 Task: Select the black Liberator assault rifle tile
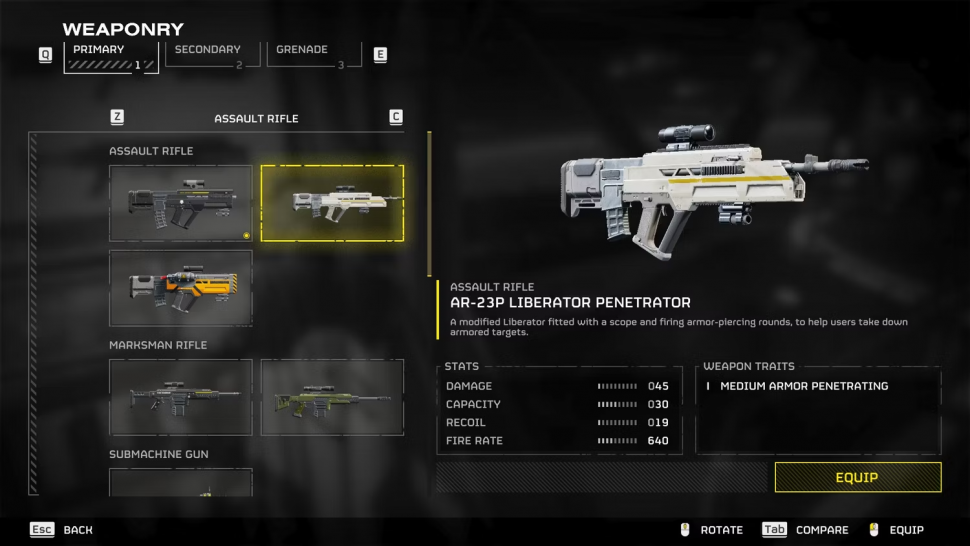coord(180,203)
